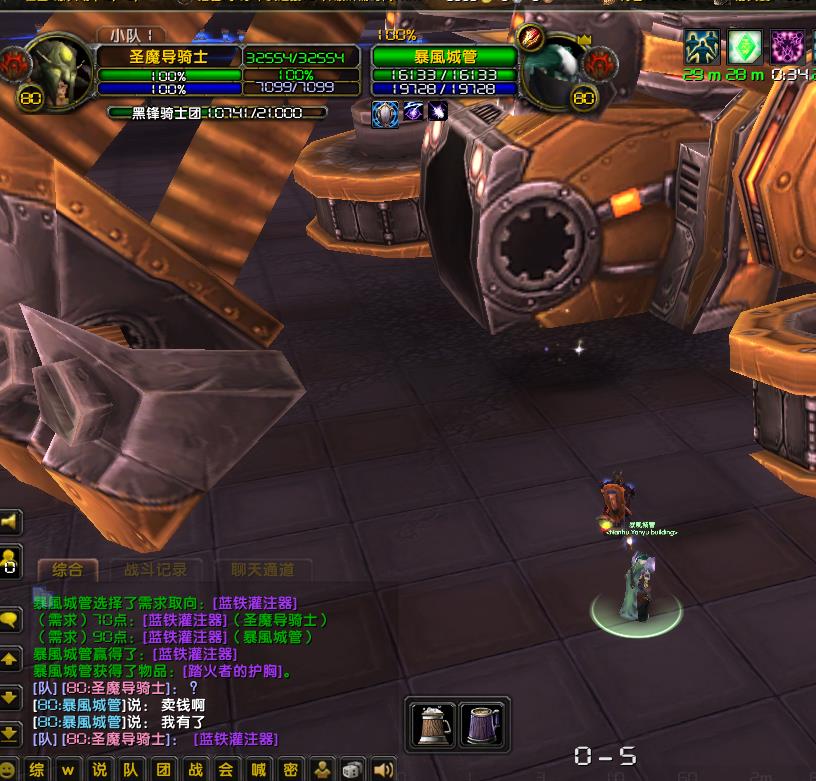Click the chat down arrow button

pyautogui.click(x=10, y=697)
